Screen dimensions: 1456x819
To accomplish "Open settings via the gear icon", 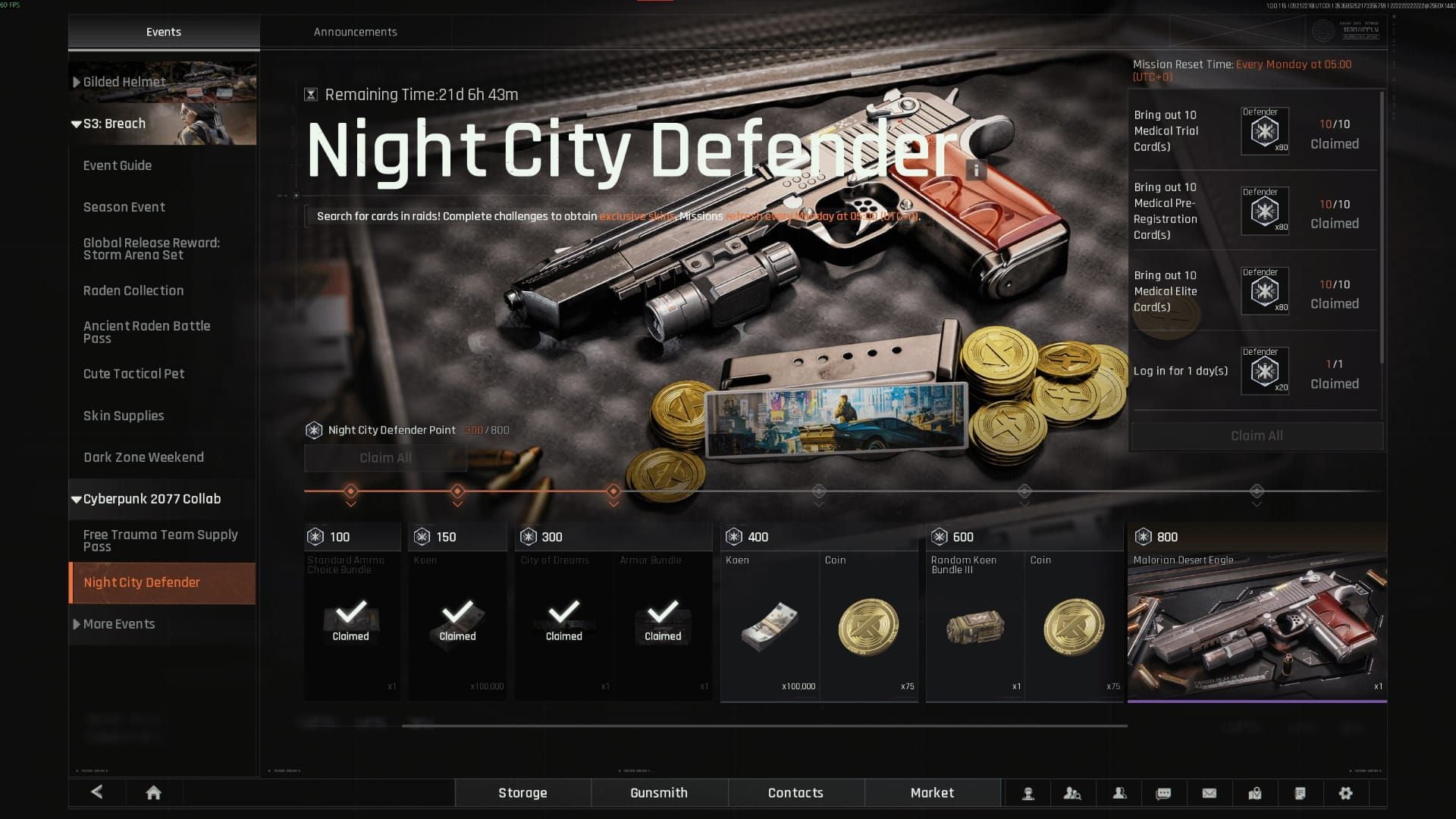I will coord(1345,793).
